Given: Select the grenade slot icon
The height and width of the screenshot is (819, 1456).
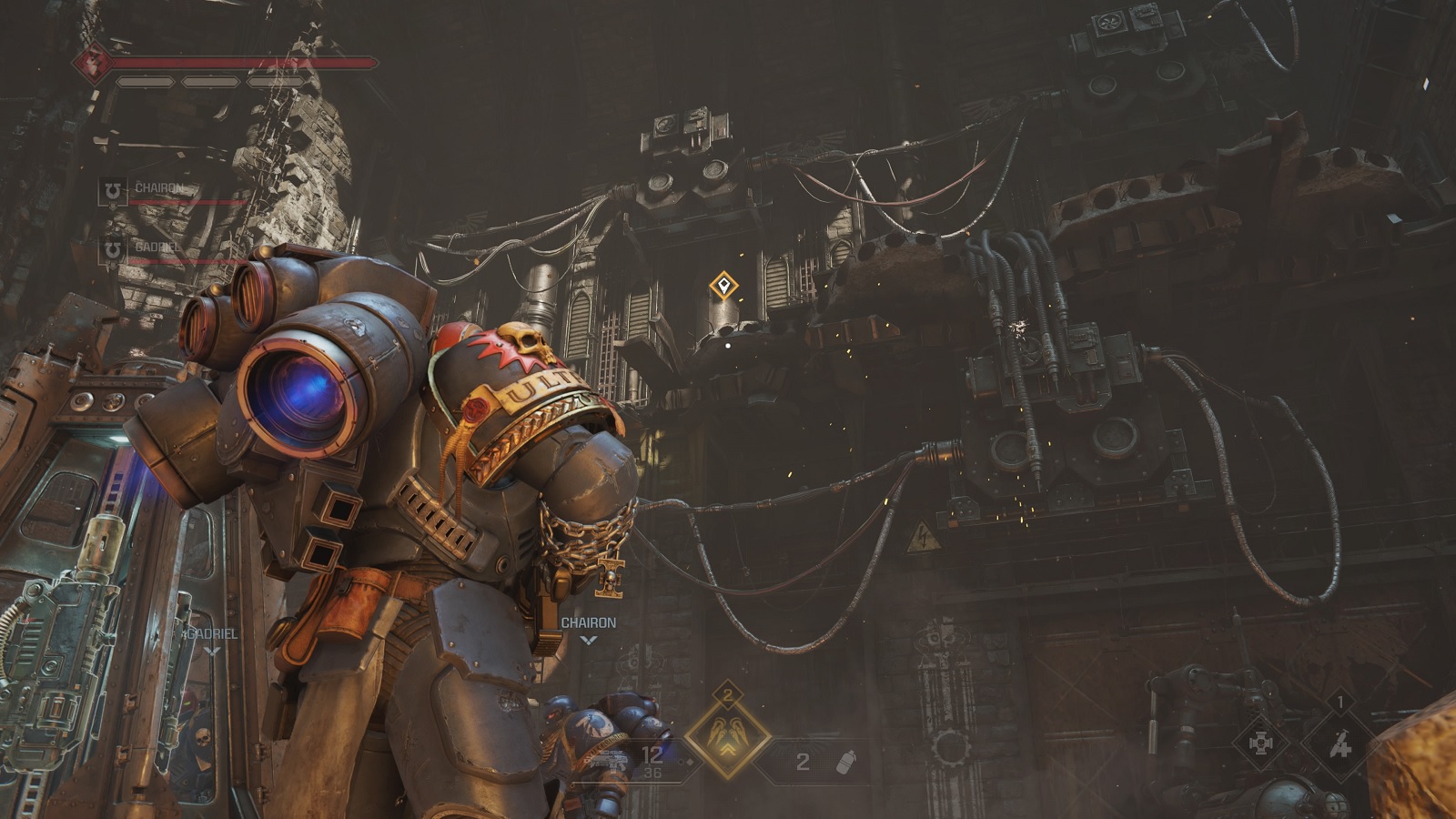Looking at the screenshot, I should click(x=845, y=762).
